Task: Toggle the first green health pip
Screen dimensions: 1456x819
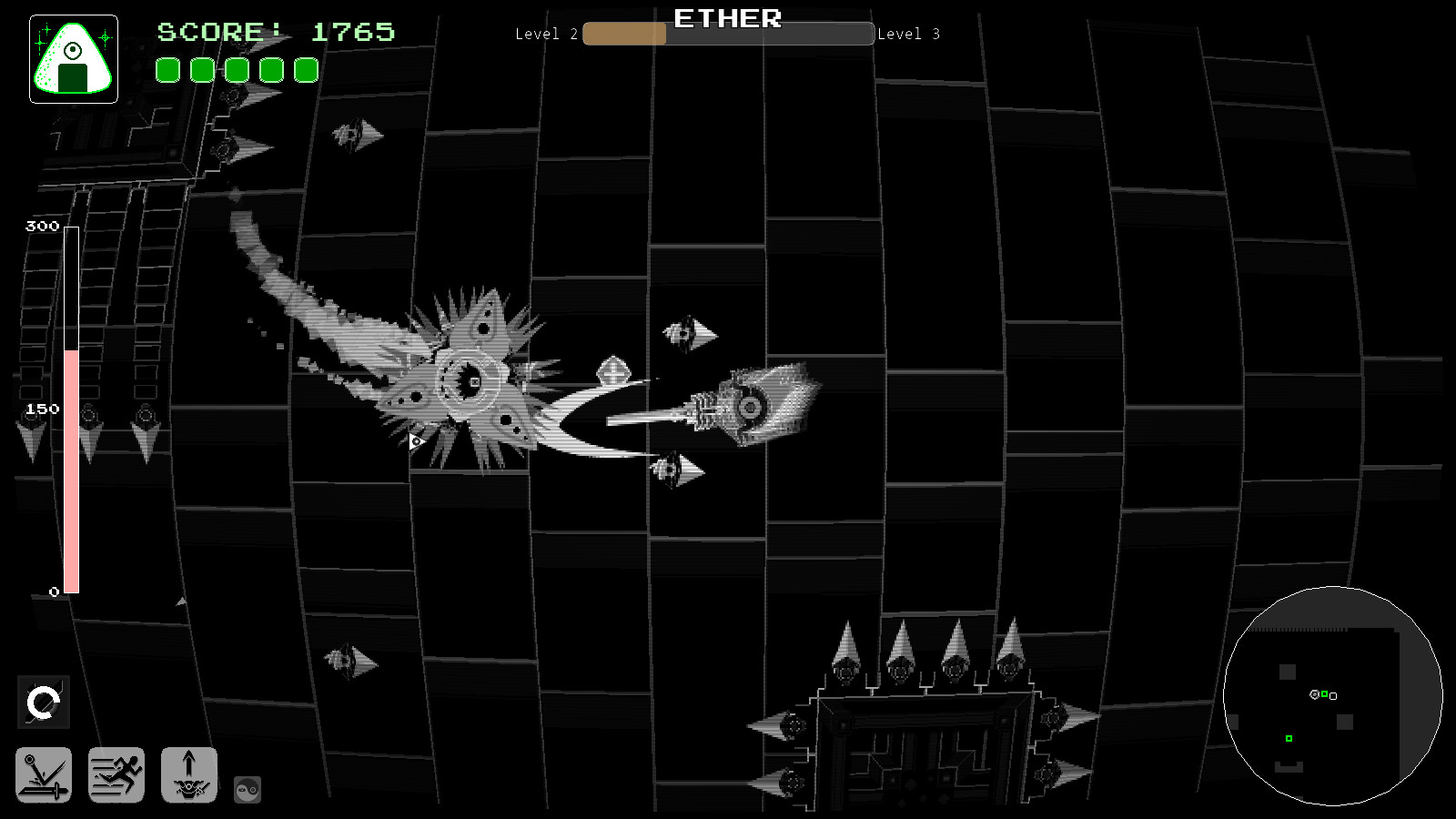Action: [167, 68]
